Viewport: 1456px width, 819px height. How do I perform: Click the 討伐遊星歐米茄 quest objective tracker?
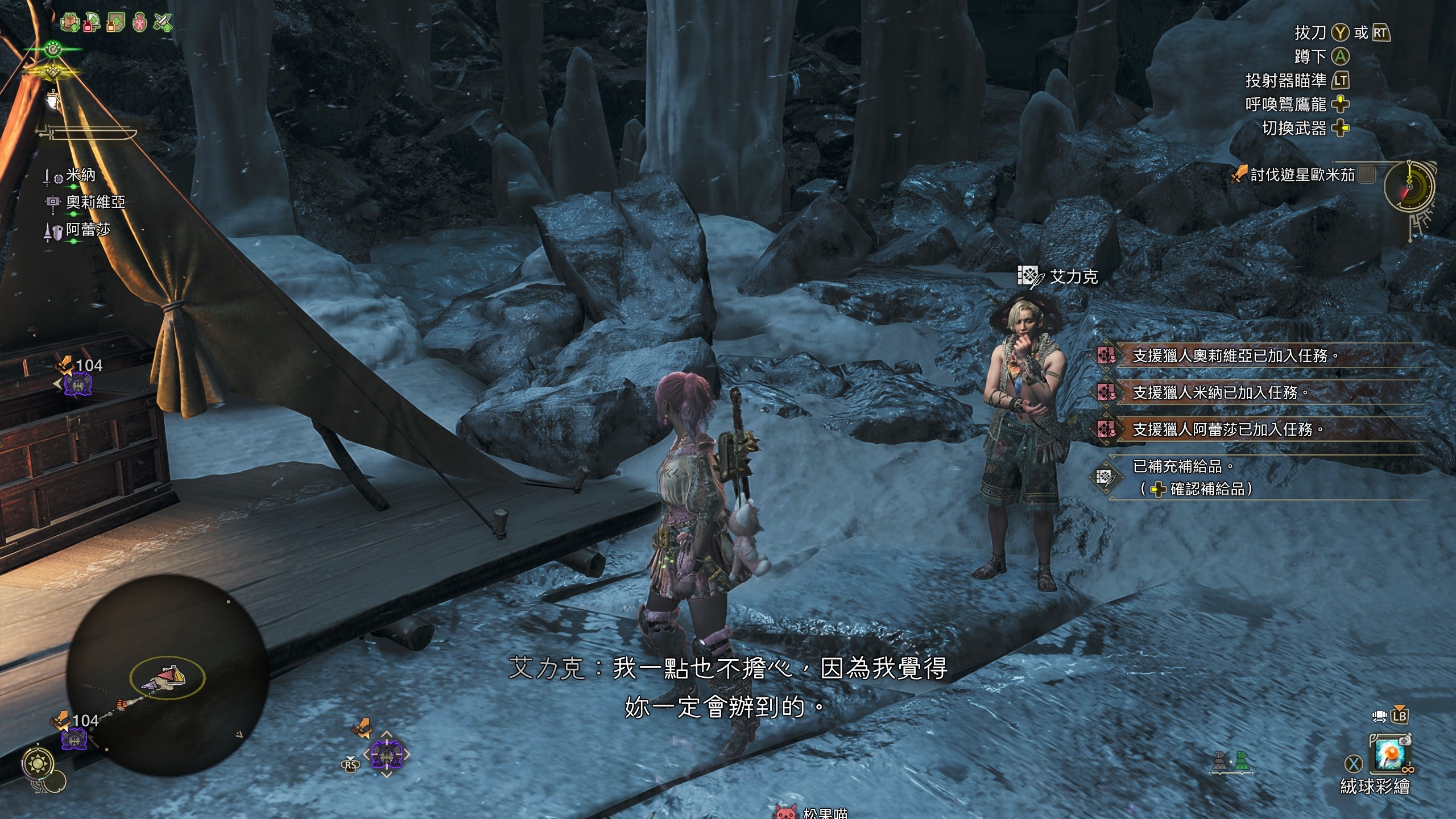[x=1302, y=175]
